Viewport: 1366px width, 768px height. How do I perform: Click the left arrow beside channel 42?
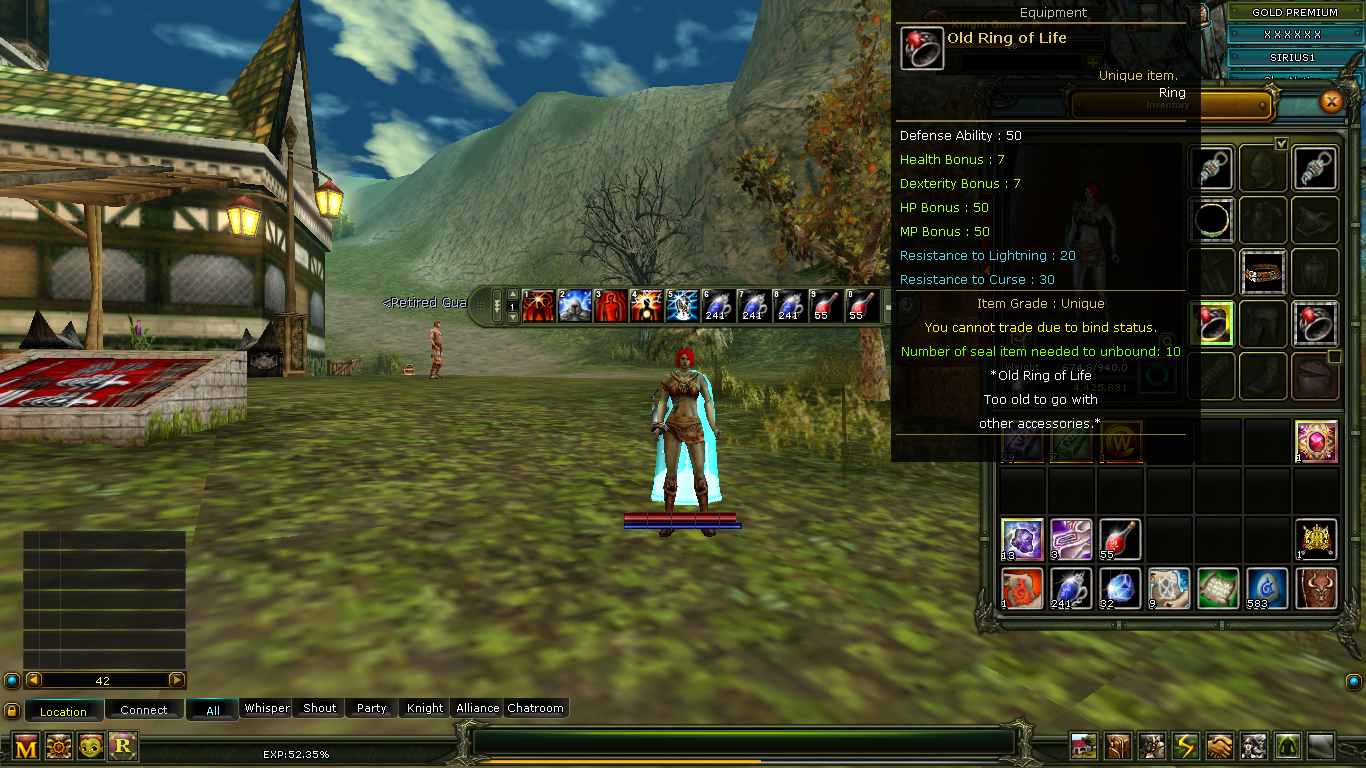(32, 679)
